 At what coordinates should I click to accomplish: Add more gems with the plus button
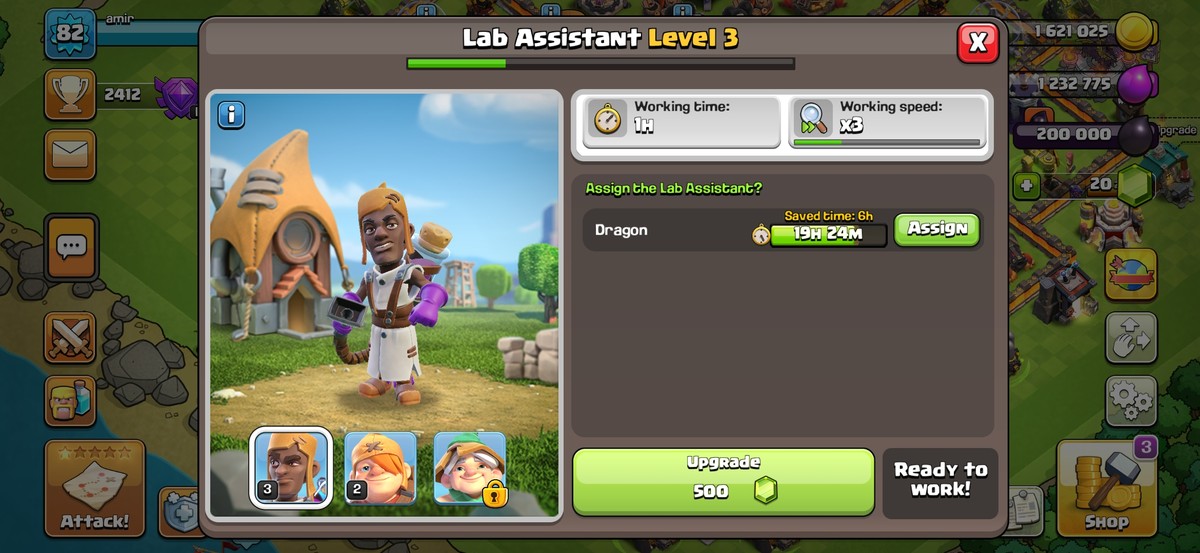pos(1025,185)
